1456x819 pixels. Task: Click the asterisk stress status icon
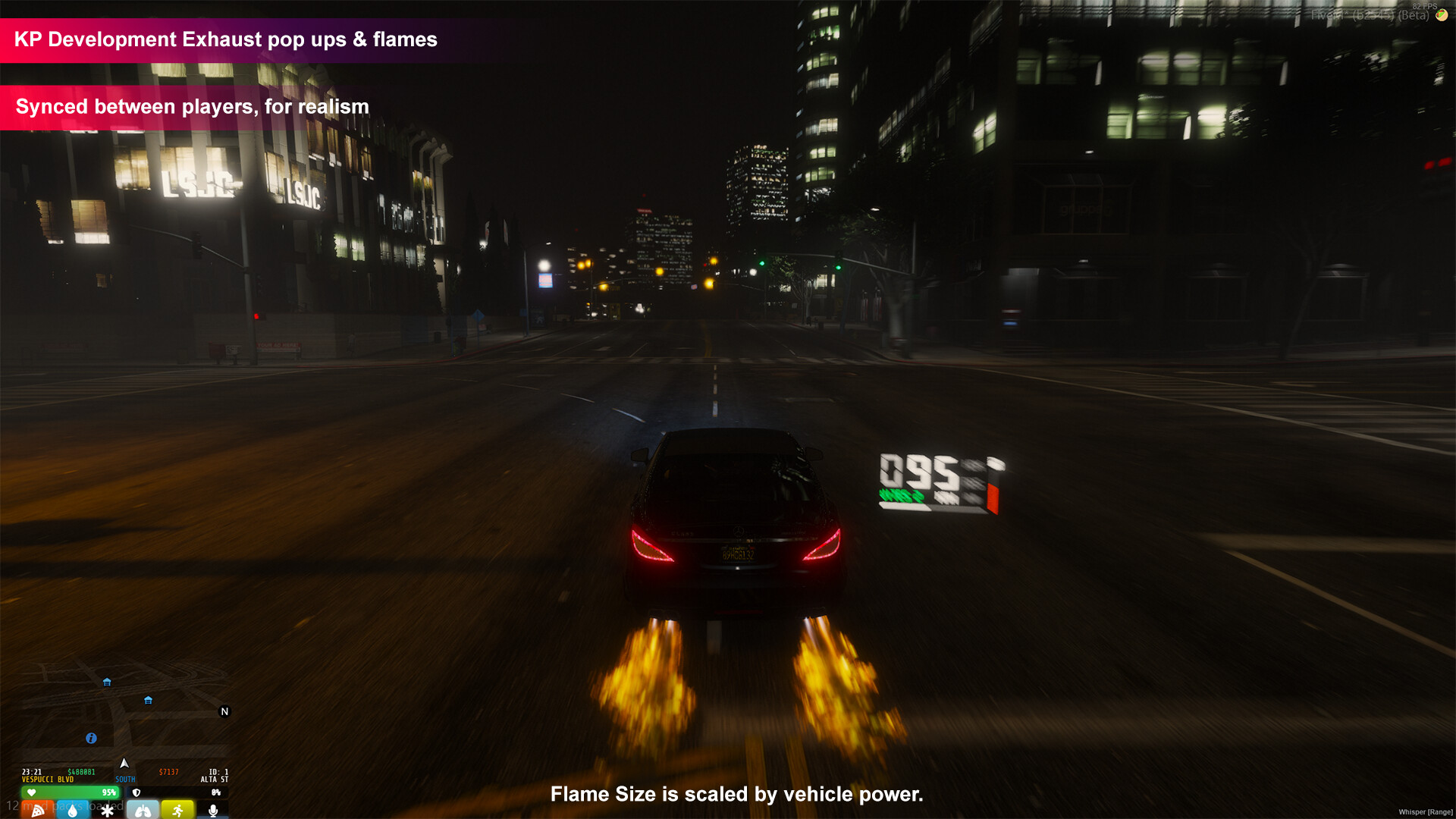point(108,811)
